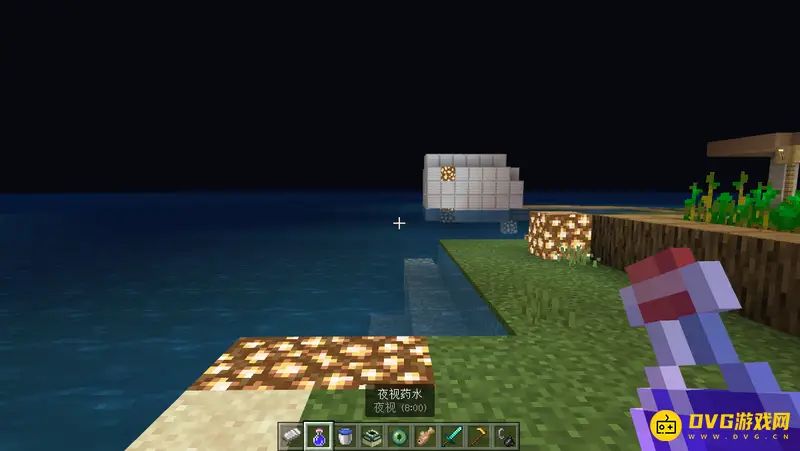Screen dimensions: 800x451
Task: Choose the water bucket hotbar slot
Action: 345,436
